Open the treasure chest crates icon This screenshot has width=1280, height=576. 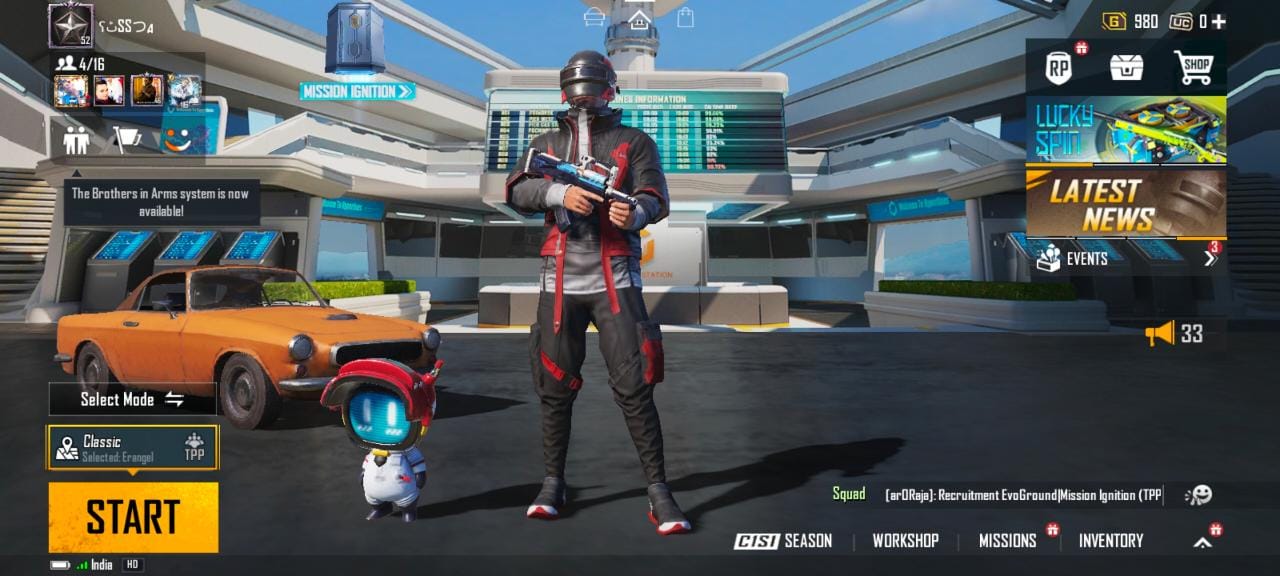click(1126, 68)
